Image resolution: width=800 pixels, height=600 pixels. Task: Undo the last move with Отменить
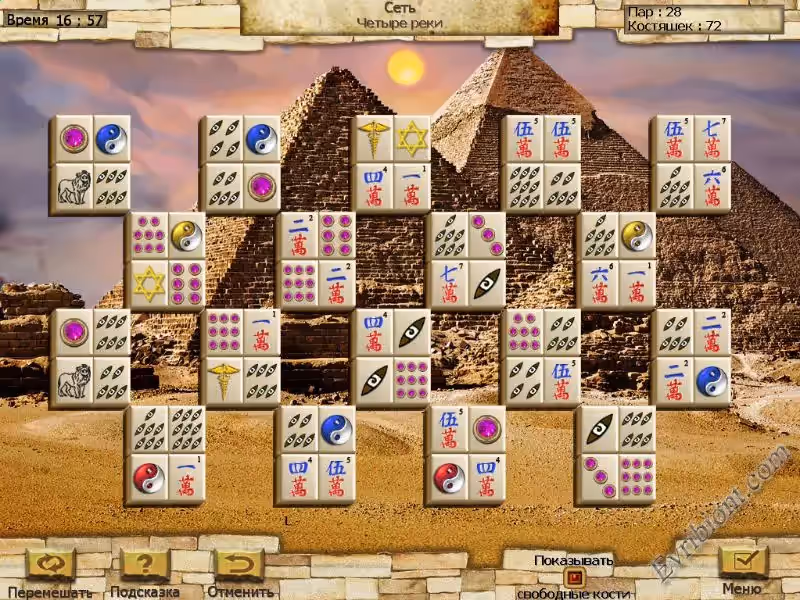coord(240,564)
